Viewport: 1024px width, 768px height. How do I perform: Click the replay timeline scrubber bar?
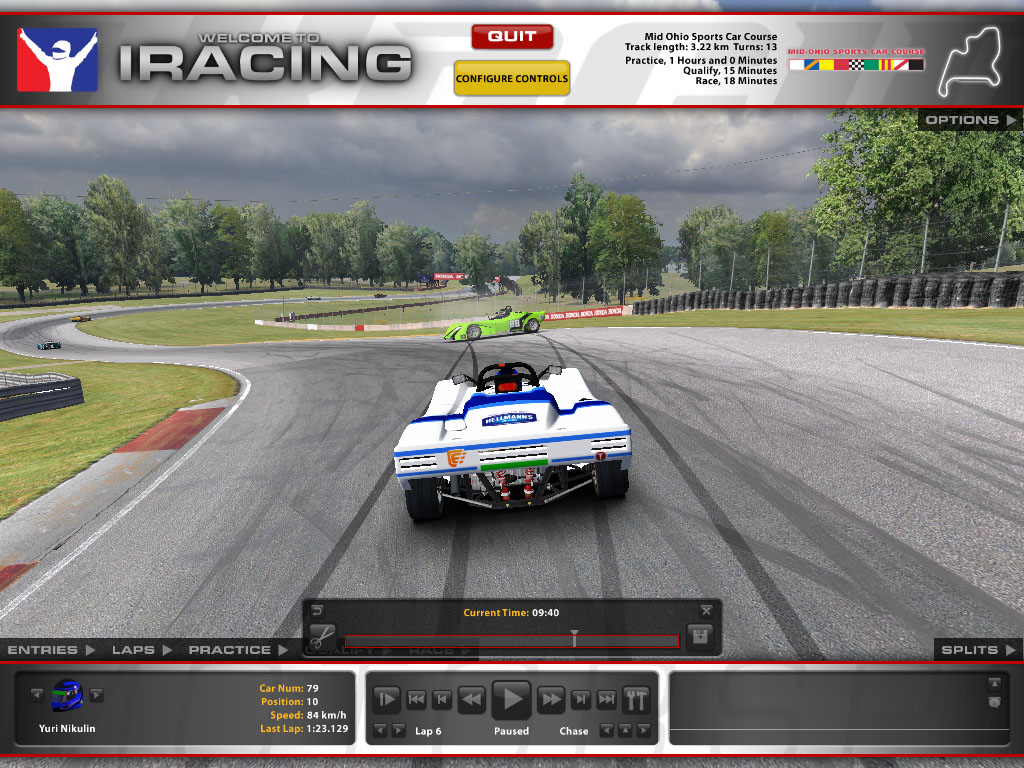511,641
